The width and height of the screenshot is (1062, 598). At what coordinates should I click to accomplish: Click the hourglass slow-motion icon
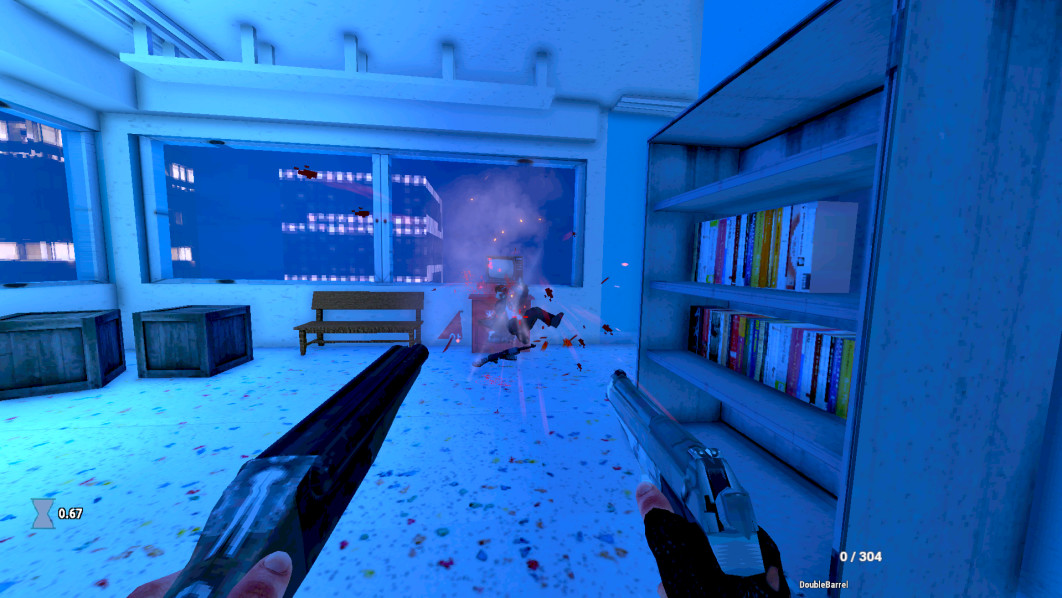coord(43,513)
